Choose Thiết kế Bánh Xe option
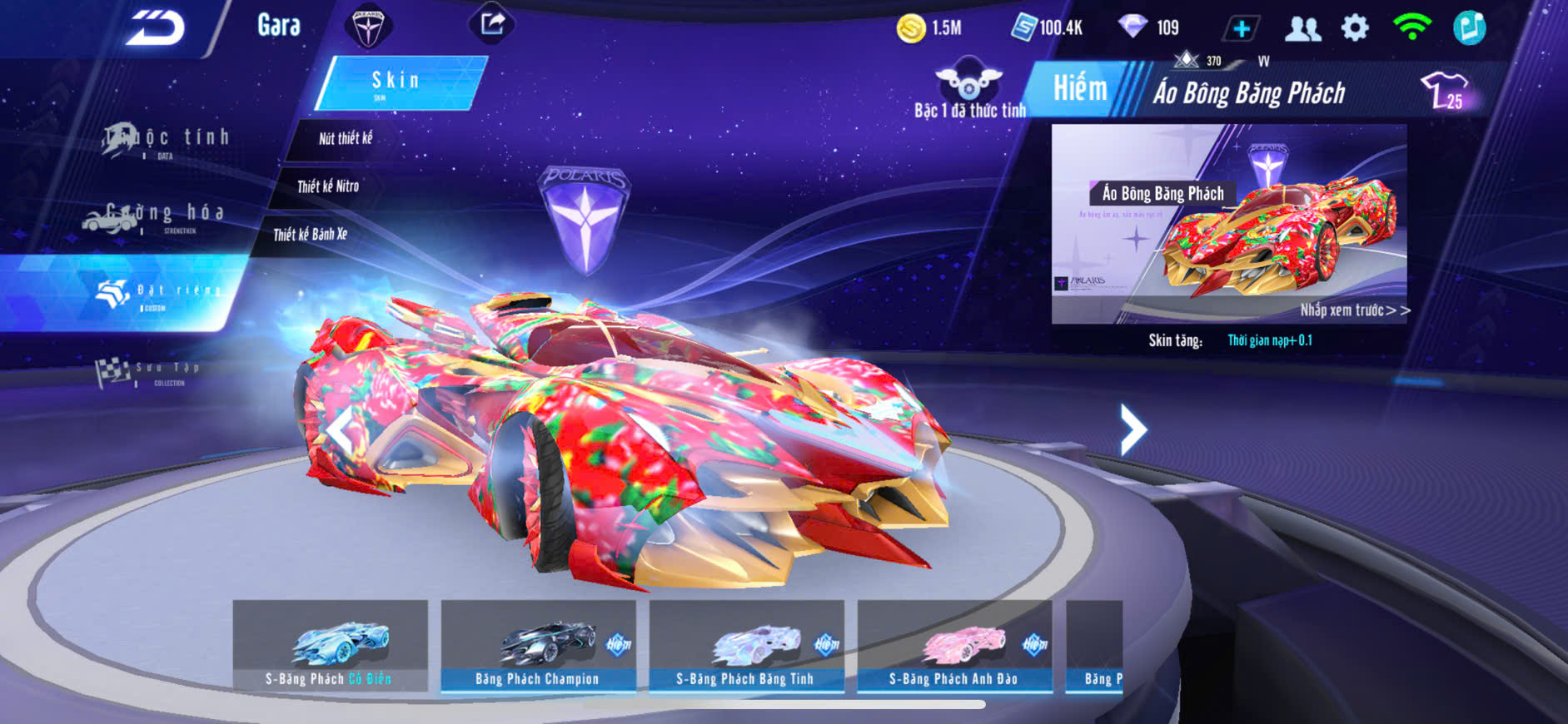The width and height of the screenshot is (1568, 724). pyautogui.click(x=310, y=235)
